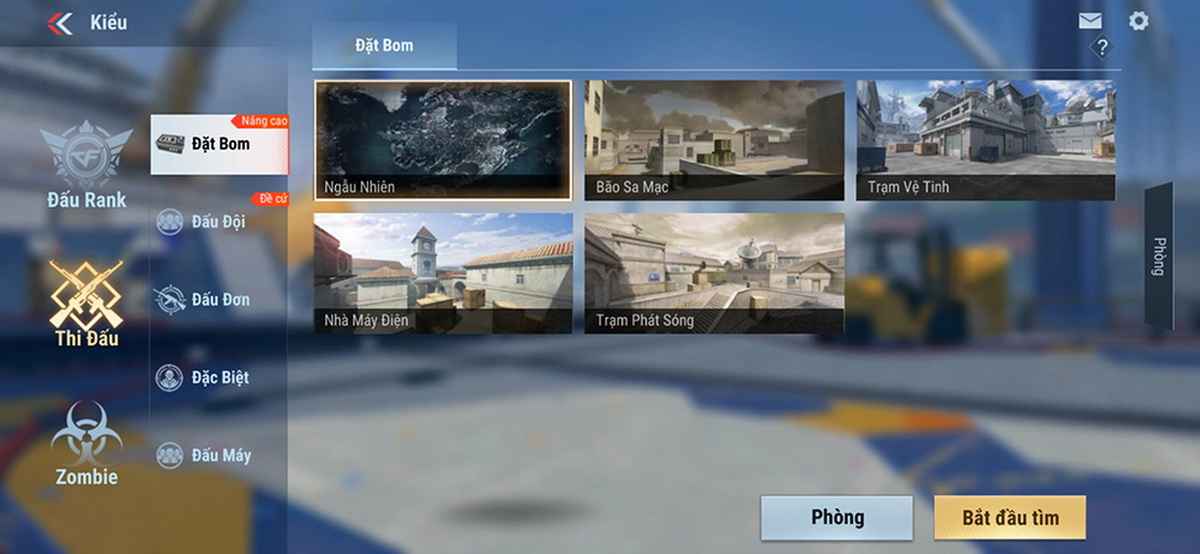Choose the Trạm Phát Sóng map
1200x554 pixels.
click(714, 273)
